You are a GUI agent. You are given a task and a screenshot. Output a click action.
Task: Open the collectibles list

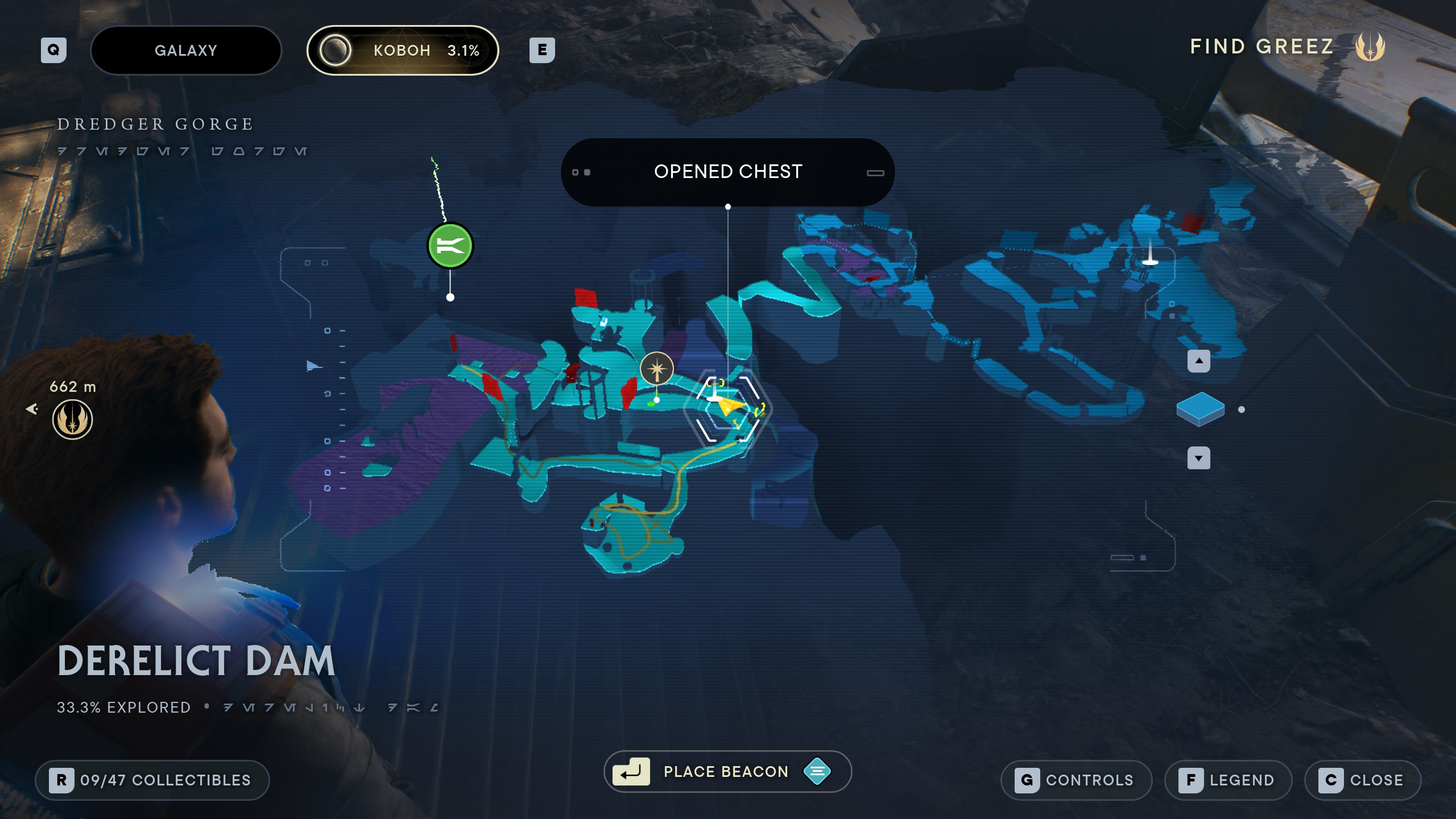pyautogui.click(x=152, y=780)
